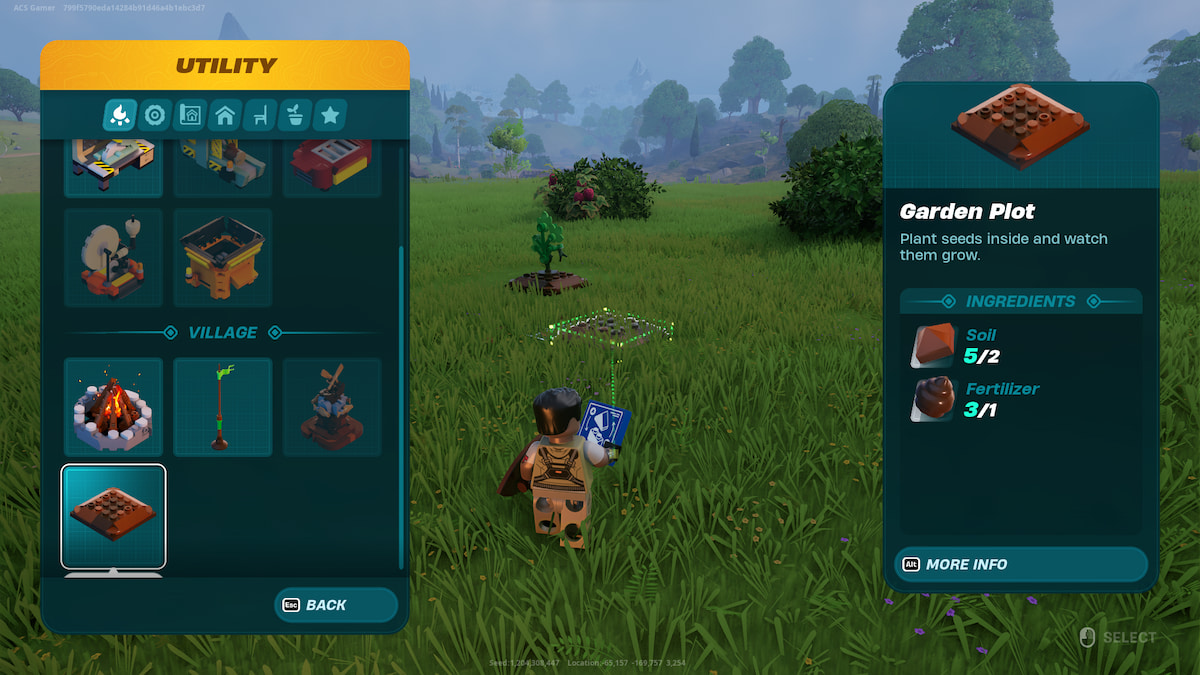Switch to the potted plant category tab
This screenshot has width=1200, height=675.
click(x=295, y=116)
